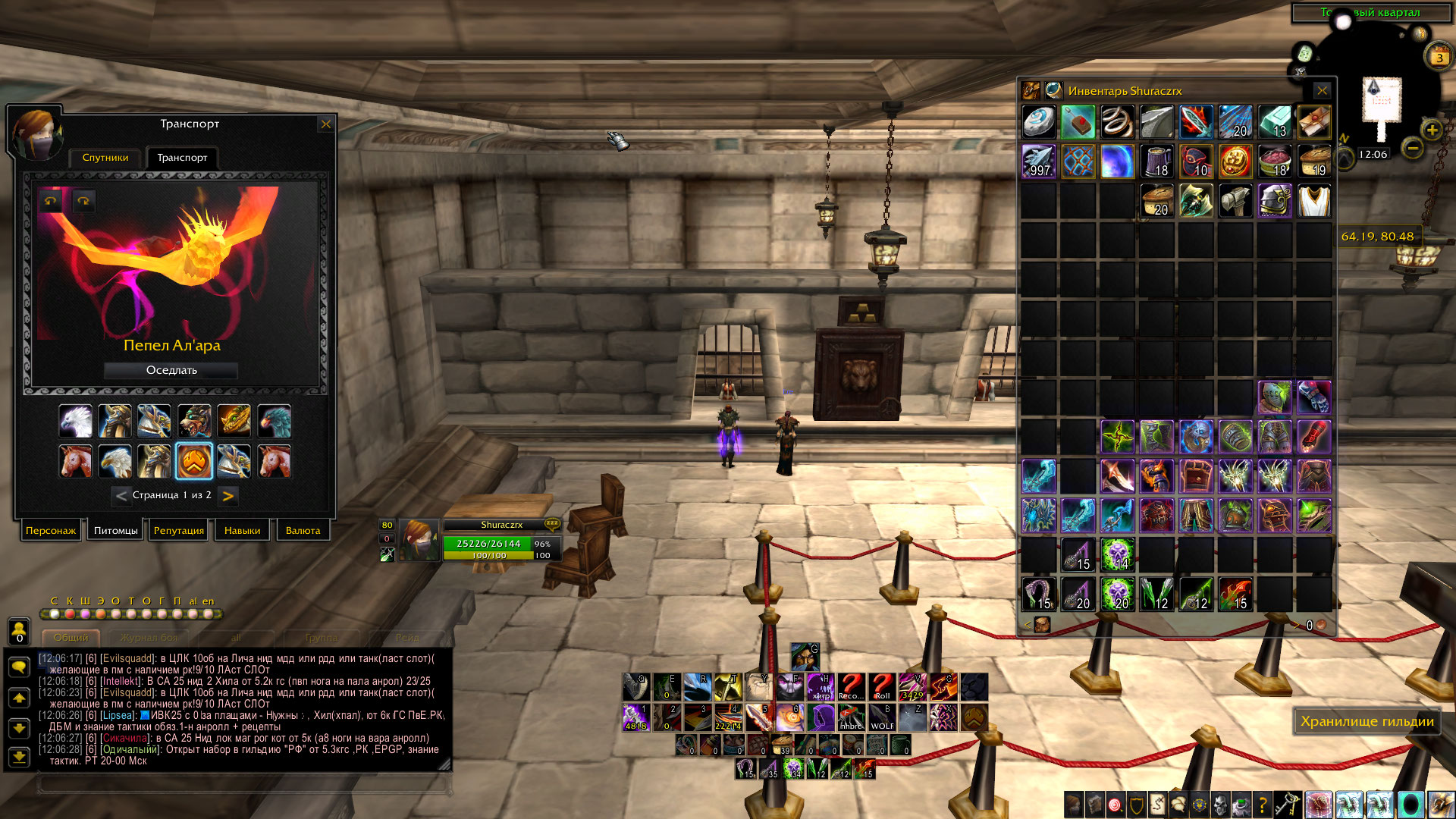1456x819 pixels.
Task: Open the Валюта tab
Action: pos(303,531)
